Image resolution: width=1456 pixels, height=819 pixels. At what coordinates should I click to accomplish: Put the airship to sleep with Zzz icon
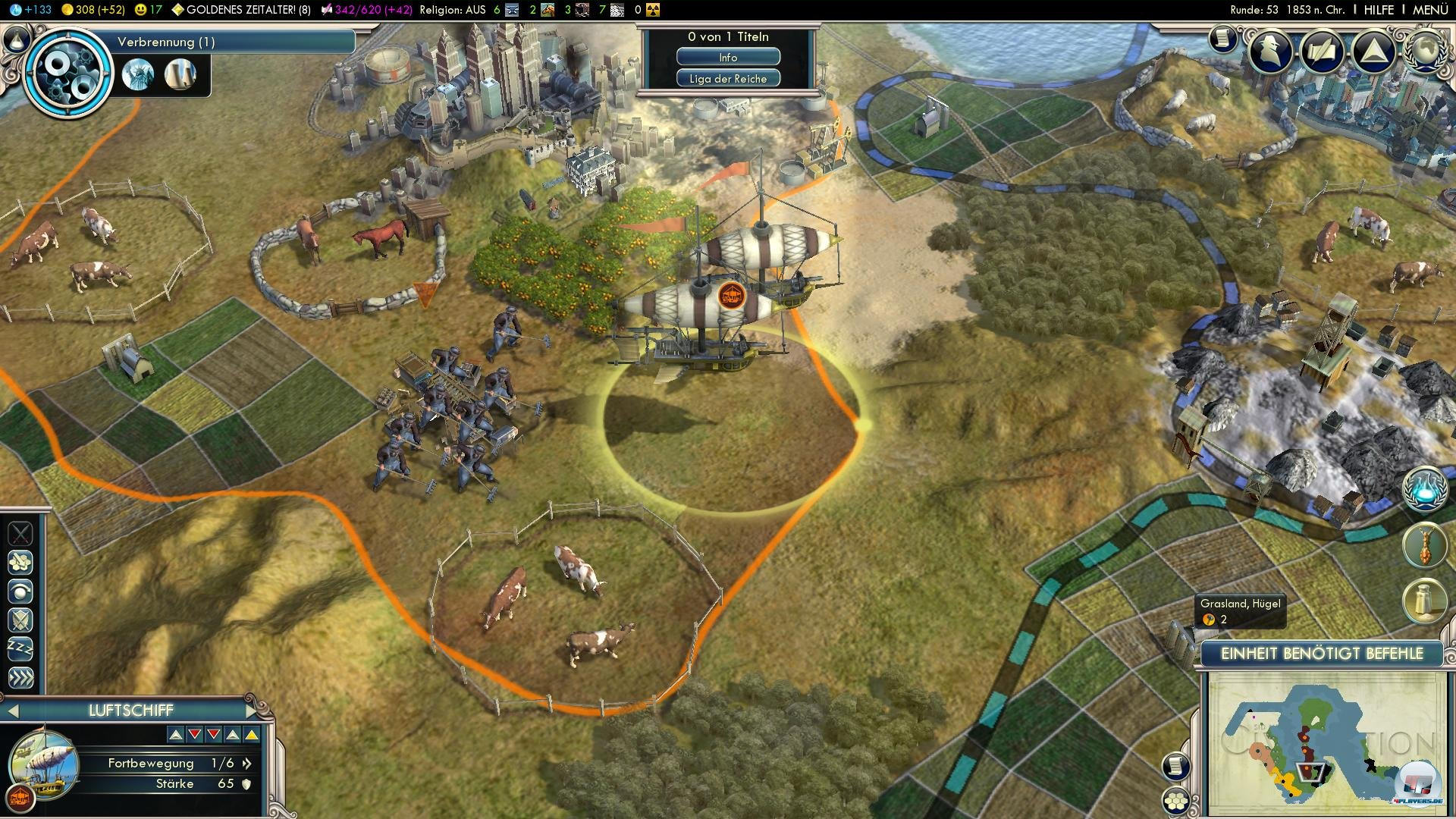coord(20,648)
